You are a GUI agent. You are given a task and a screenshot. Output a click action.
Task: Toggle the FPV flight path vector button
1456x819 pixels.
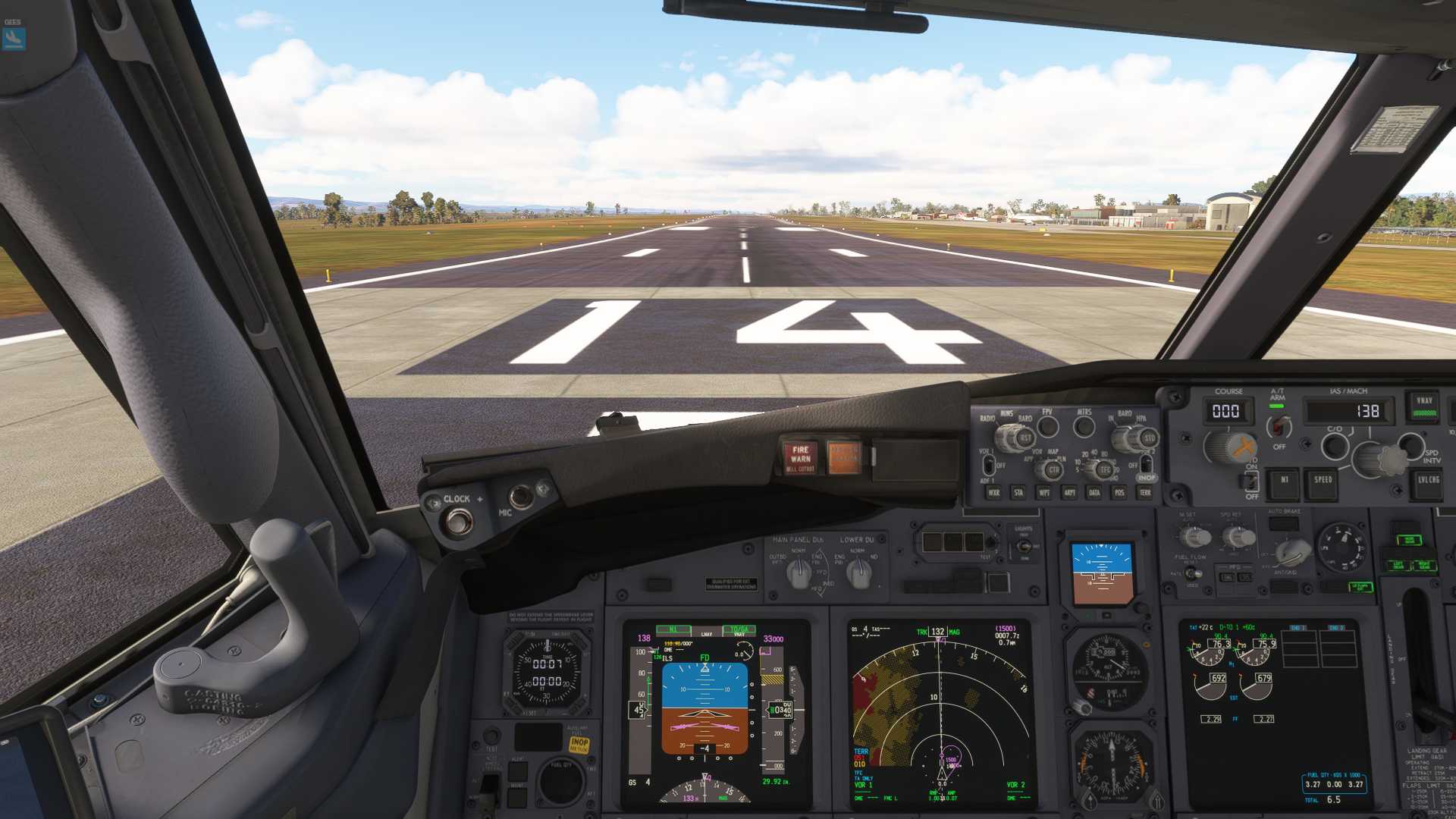[x=1047, y=427]
